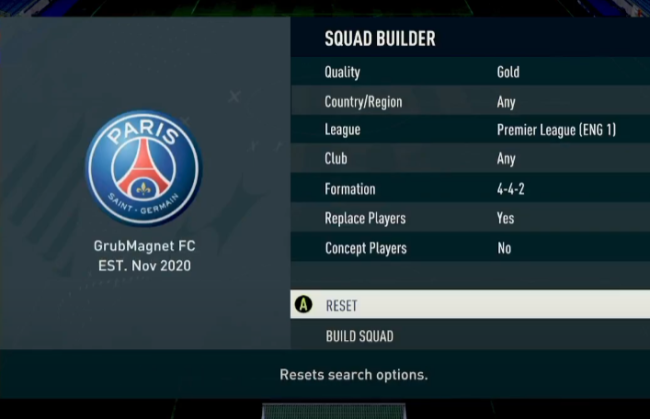
Task: Choose the Club filter row
Action: click(x=469, y=159)
